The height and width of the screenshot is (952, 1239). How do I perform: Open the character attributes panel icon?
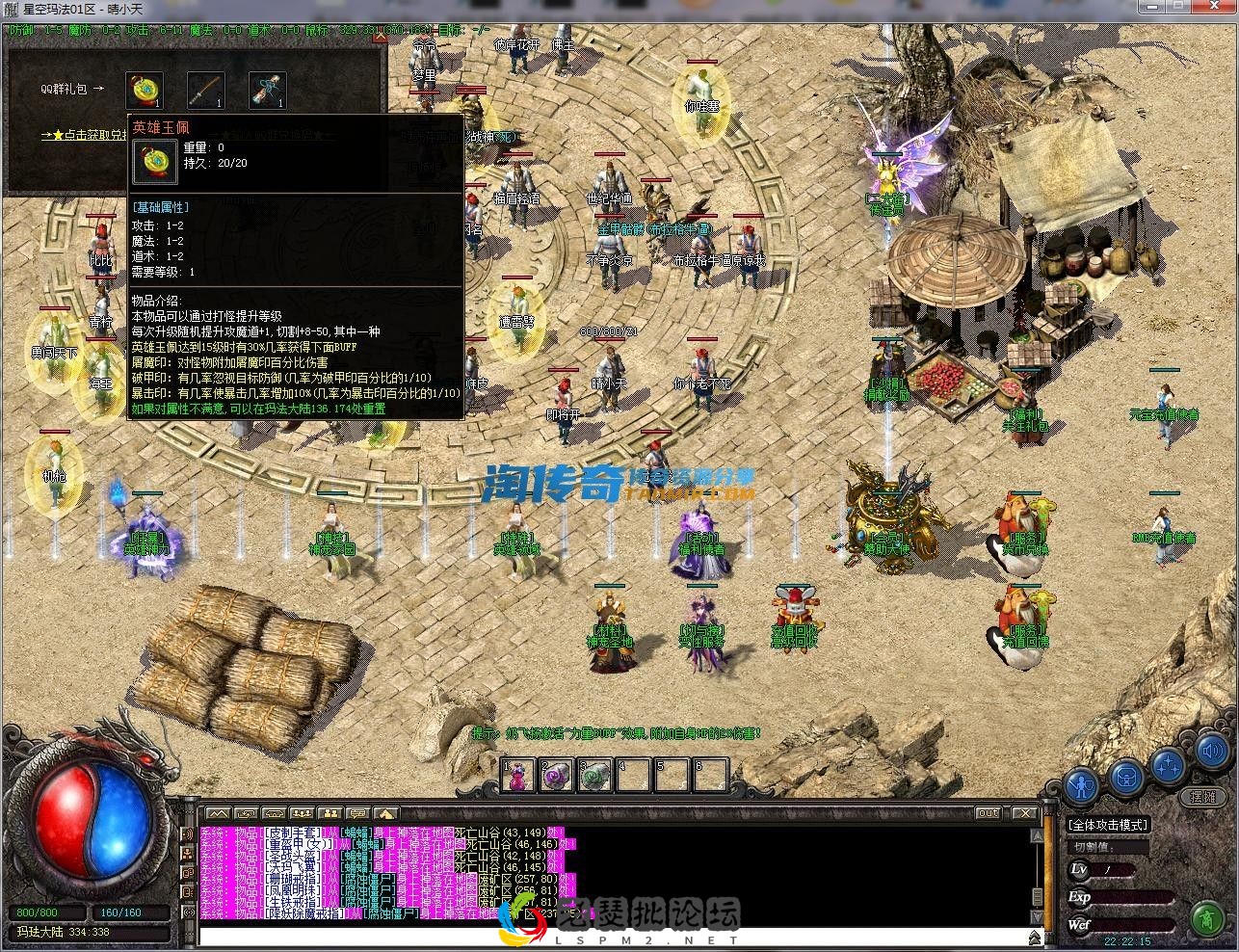tap(1082, 782)
